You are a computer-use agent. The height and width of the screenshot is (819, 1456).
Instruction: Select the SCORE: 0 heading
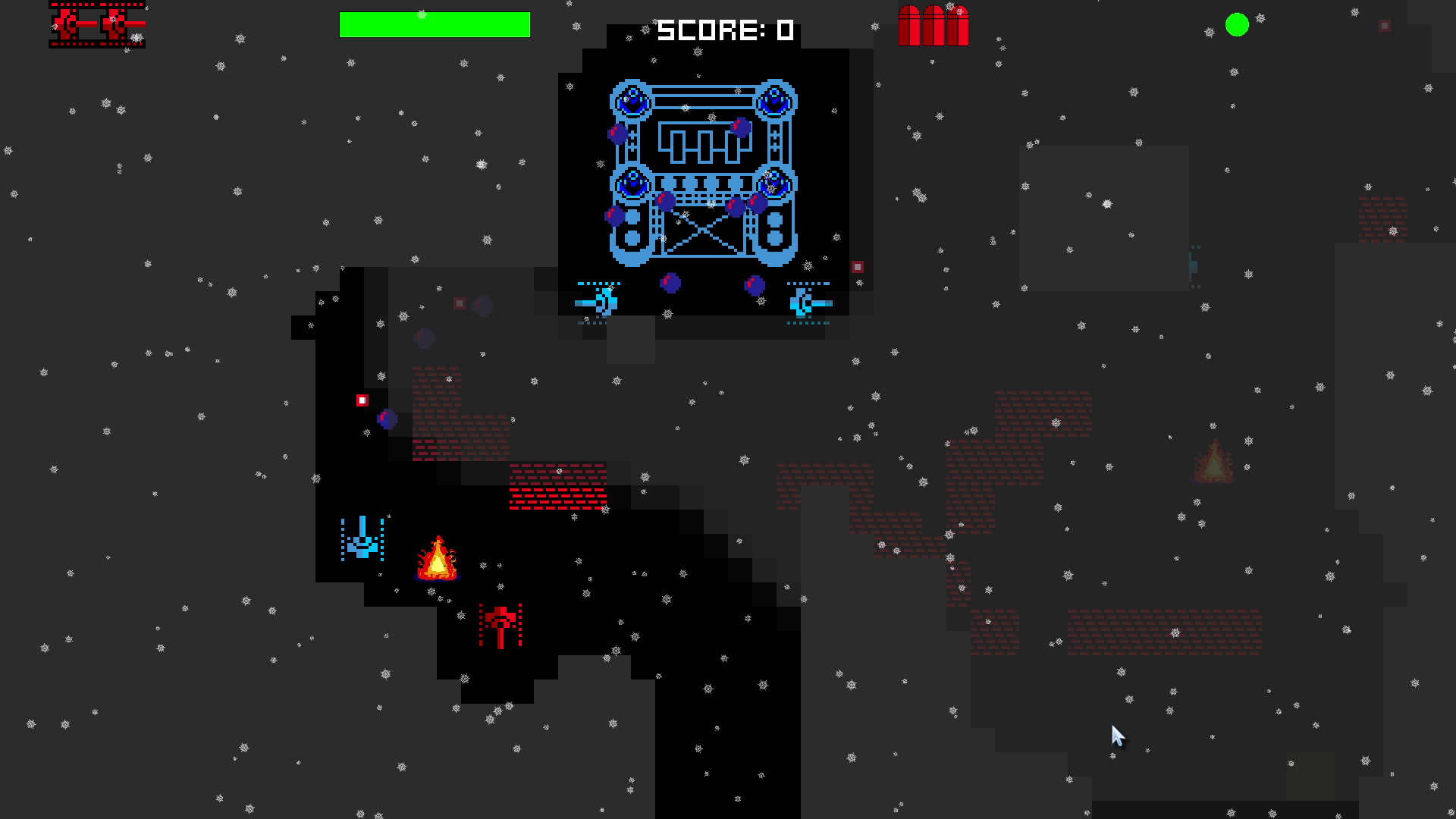(724, 30)
